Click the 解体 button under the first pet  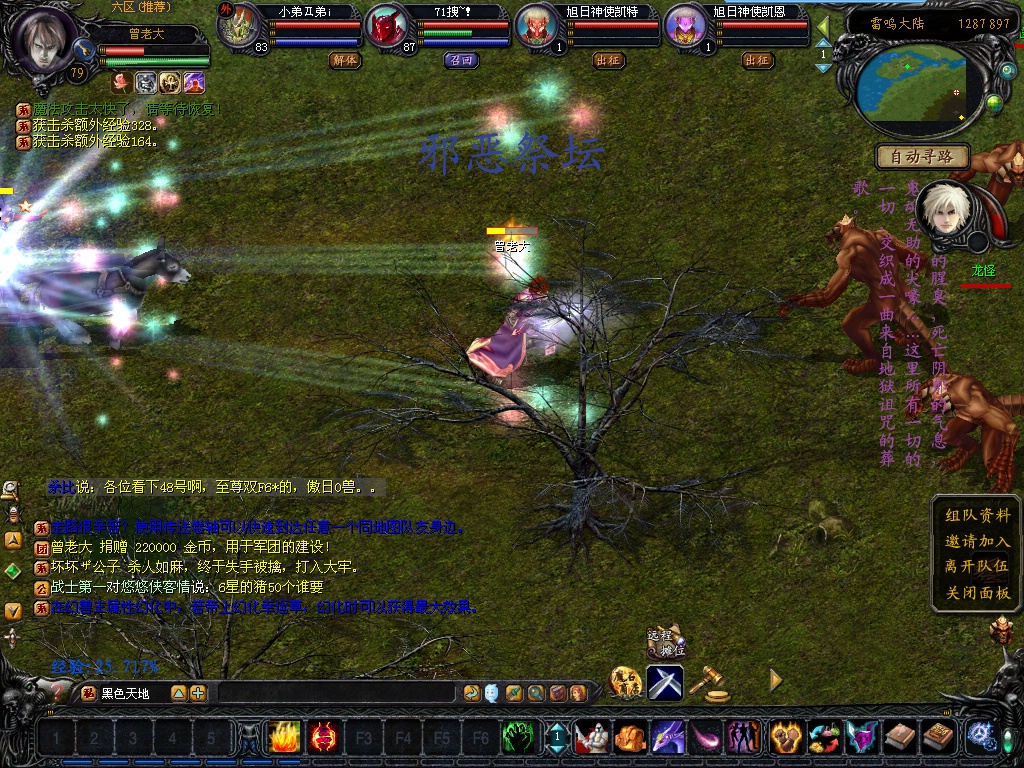(344, 60)
